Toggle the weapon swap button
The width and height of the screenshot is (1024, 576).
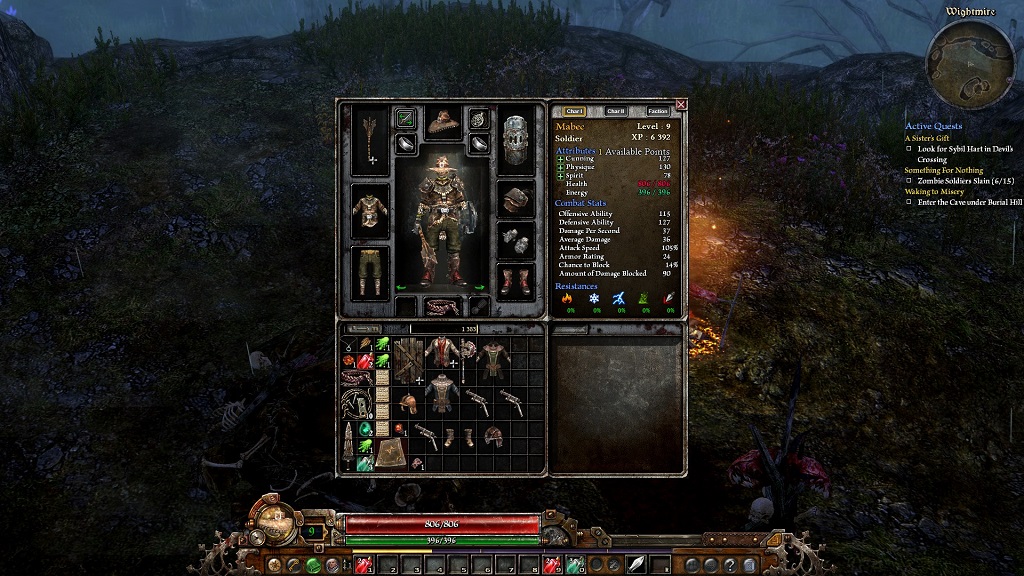405,119
